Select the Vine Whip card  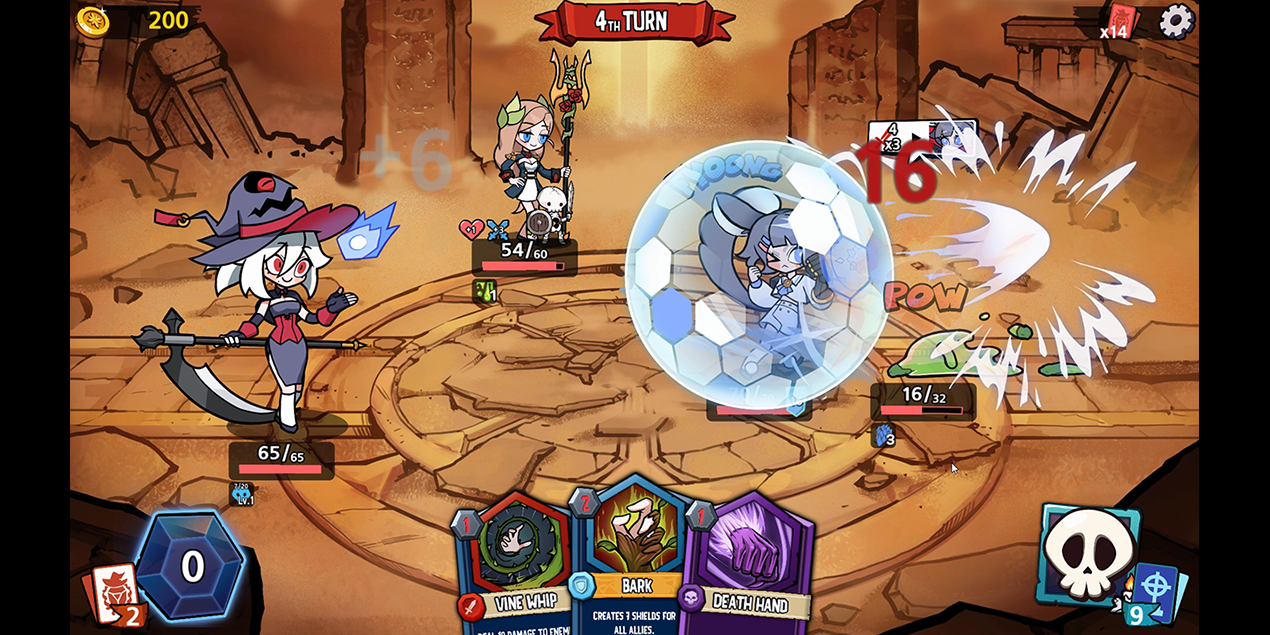(512, 565)
